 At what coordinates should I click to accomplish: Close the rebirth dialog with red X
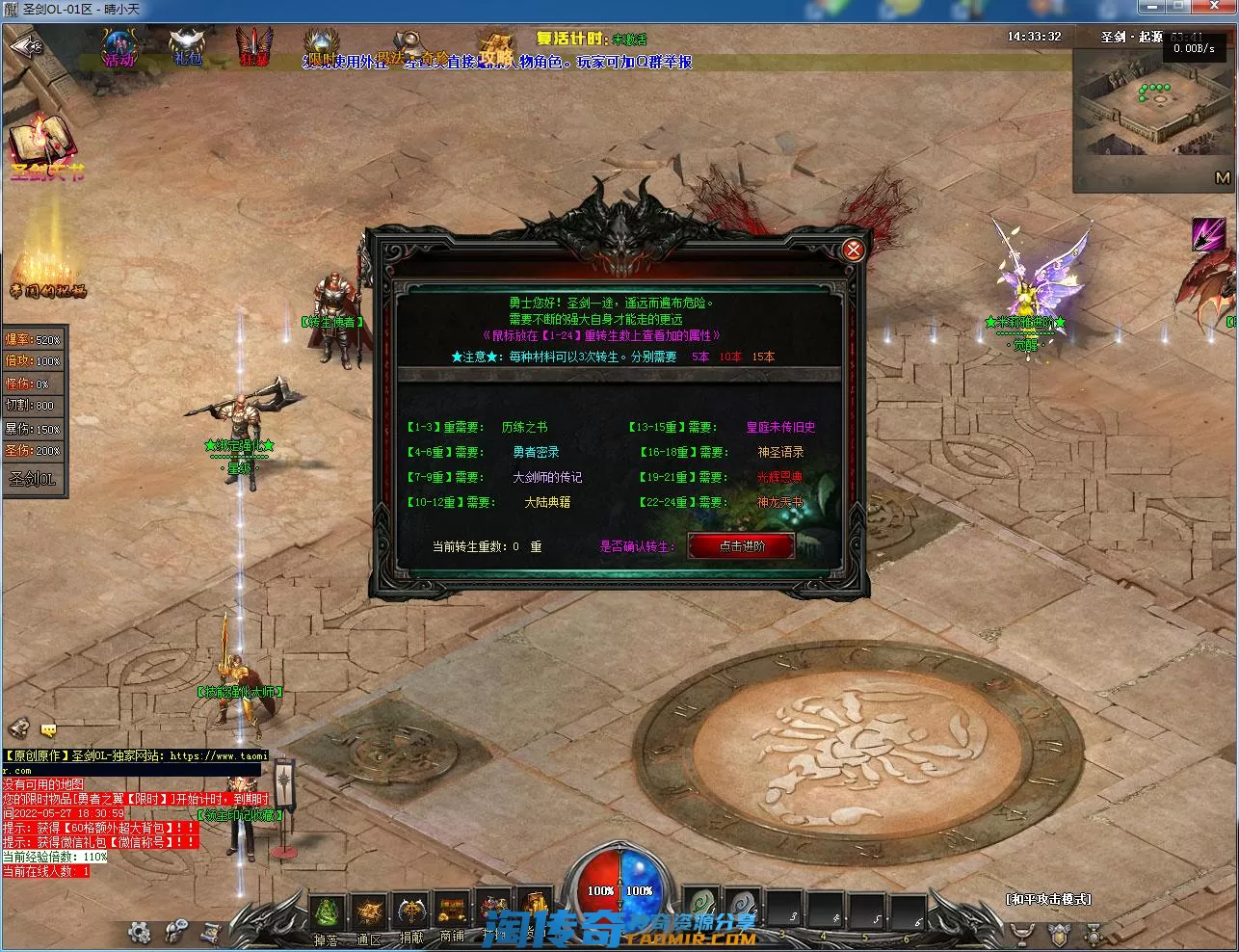pos(853,251)
